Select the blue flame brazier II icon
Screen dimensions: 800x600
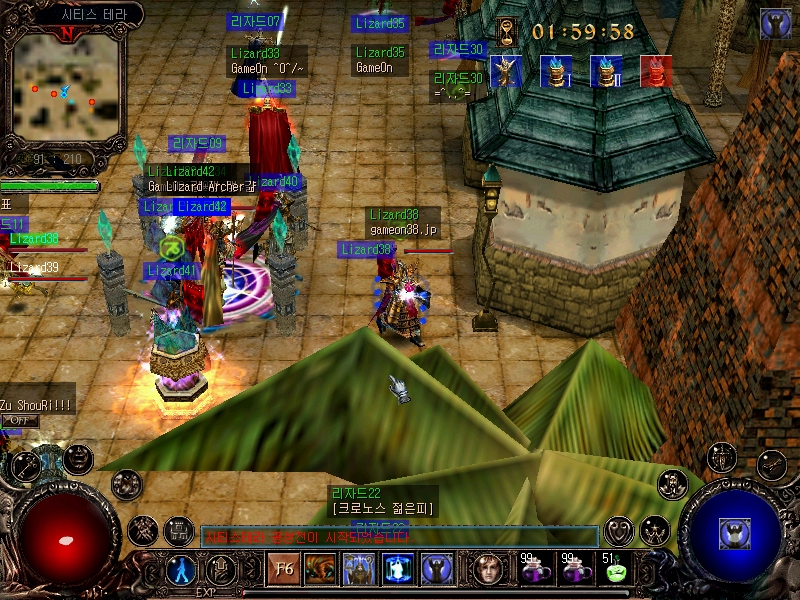(x=605, y=71)
